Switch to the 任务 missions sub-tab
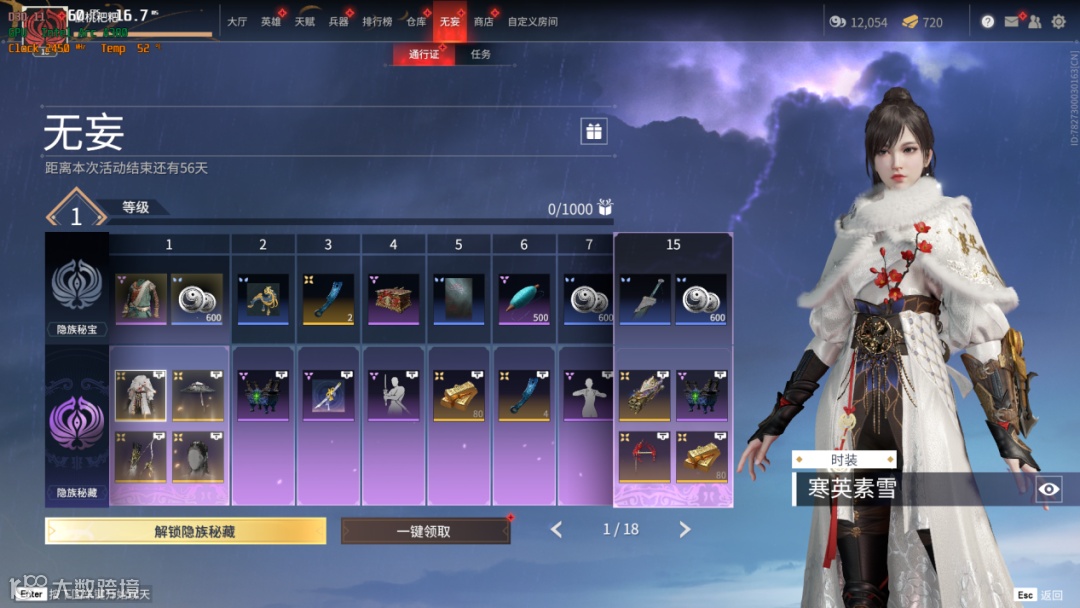The image size is (1080, 608). click(x=481, y=54)
